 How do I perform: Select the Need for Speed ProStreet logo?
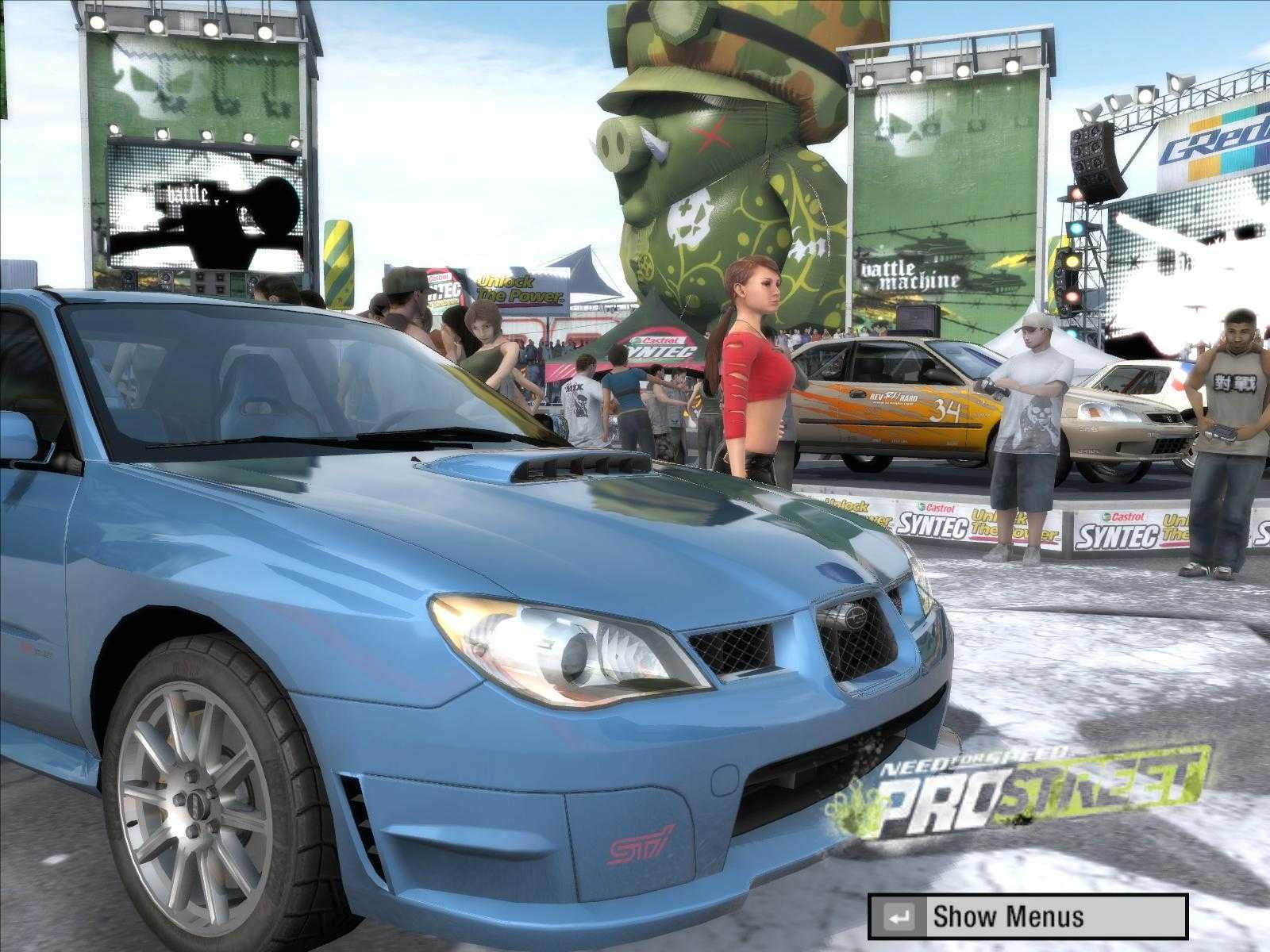click(1024, 785)
